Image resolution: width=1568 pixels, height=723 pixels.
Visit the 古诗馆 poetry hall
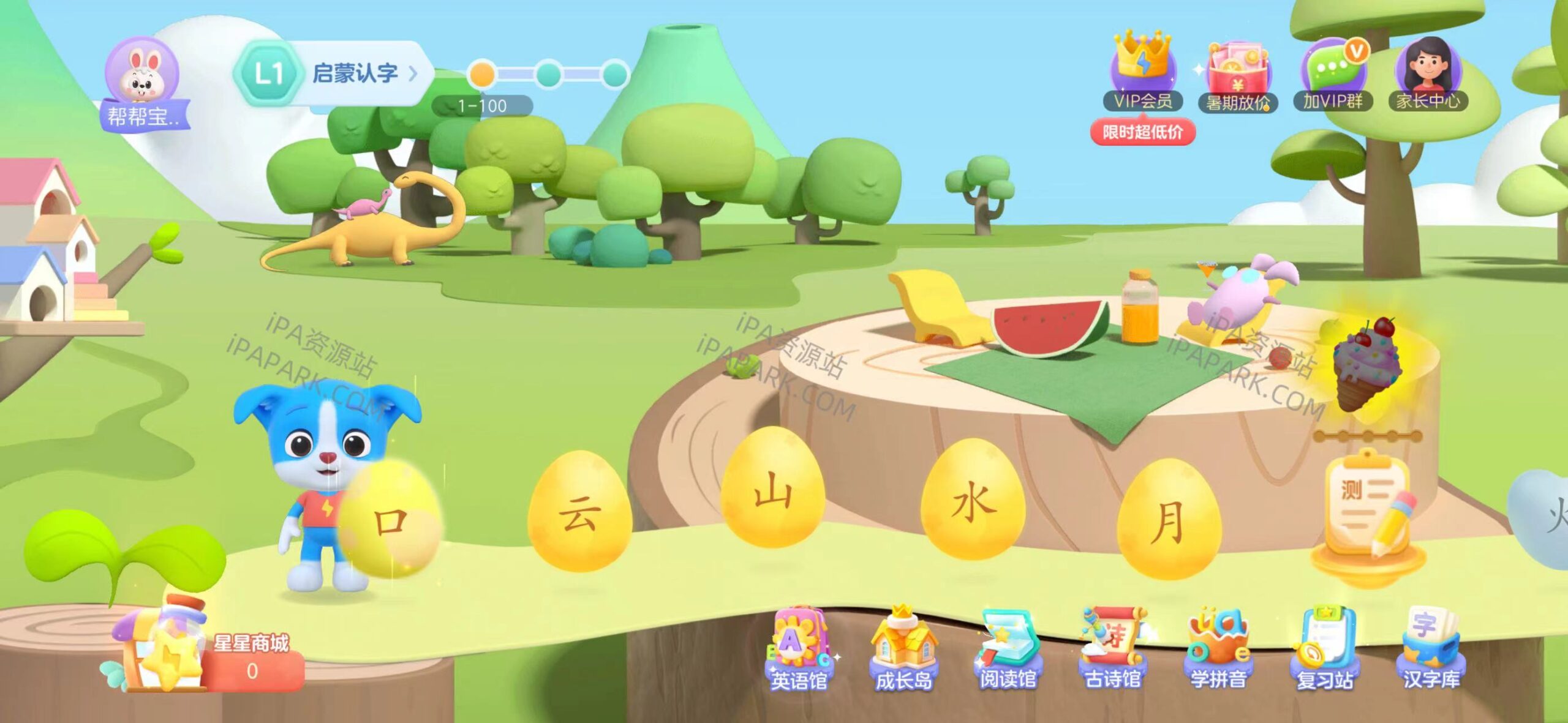click(1112, 650)
